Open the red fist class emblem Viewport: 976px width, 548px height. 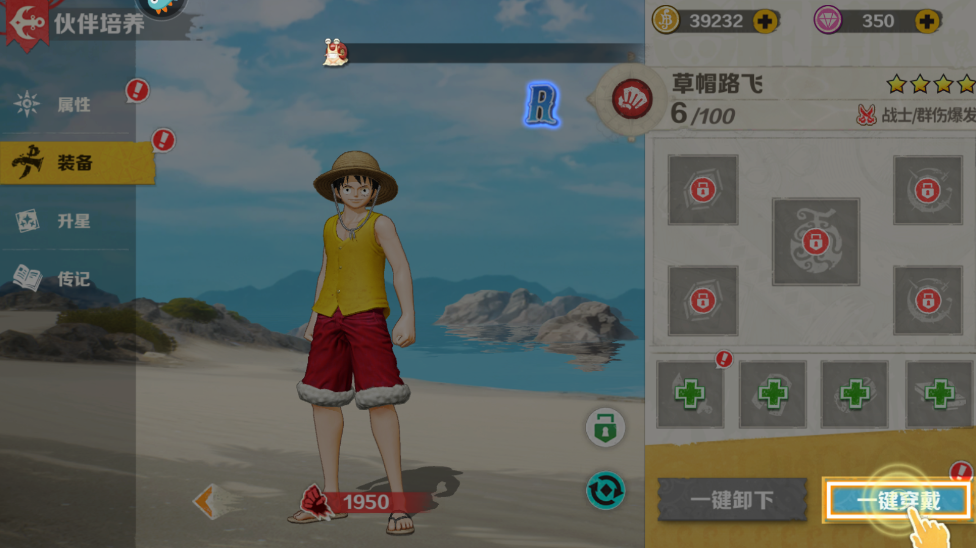(x=632, y=99)
